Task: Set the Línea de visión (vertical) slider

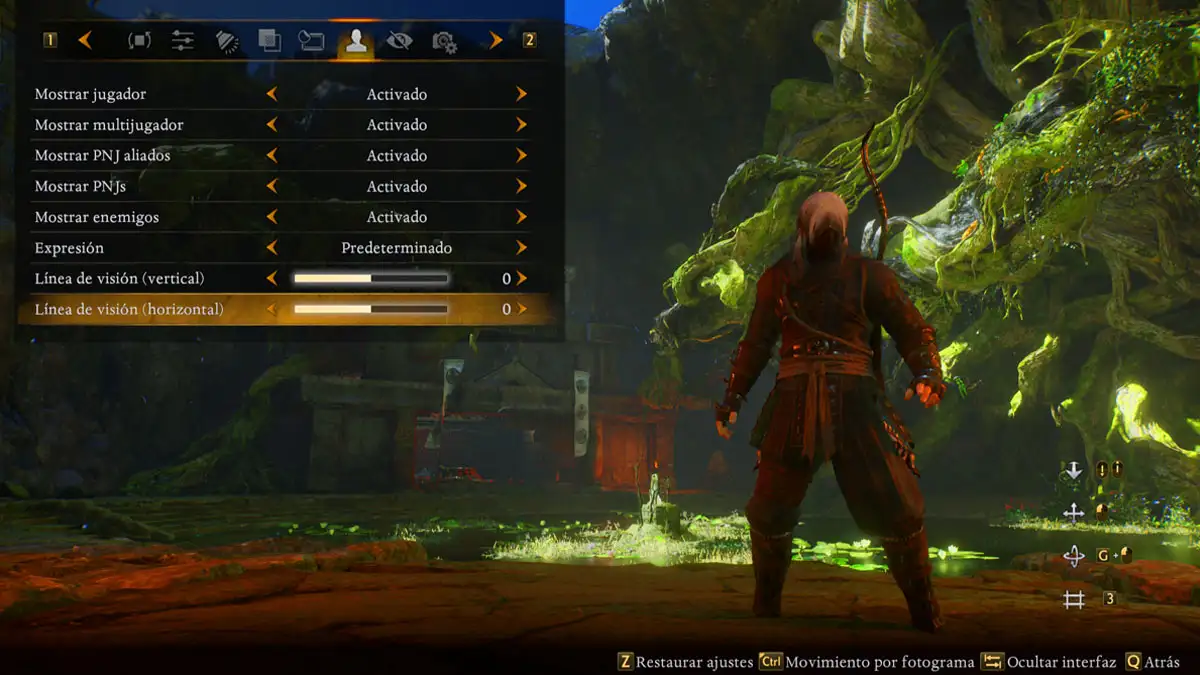Action: tap(370, 279)
